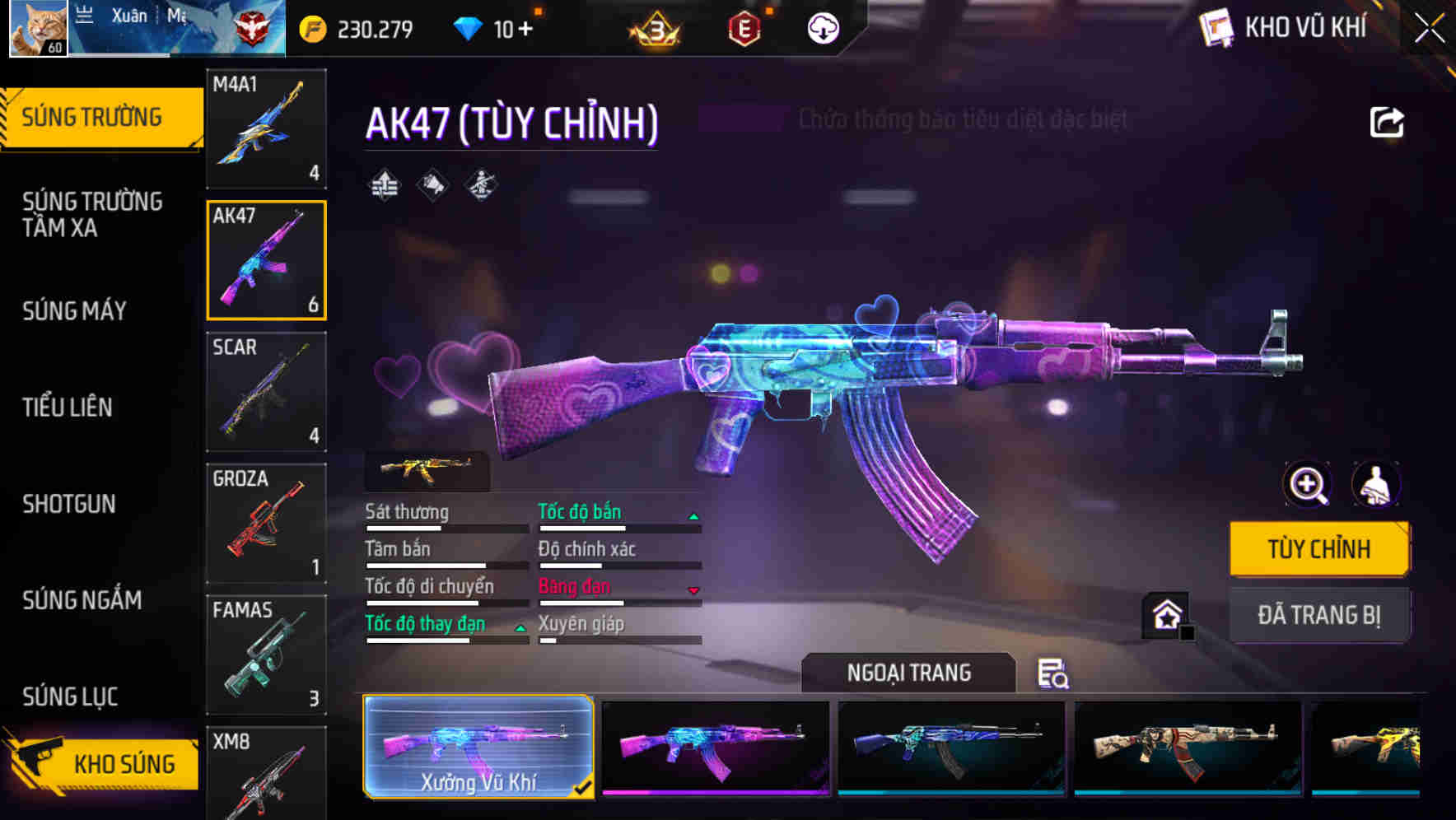
Task: Click the Đã Trang Bị button
Action: click(1318, 614)
